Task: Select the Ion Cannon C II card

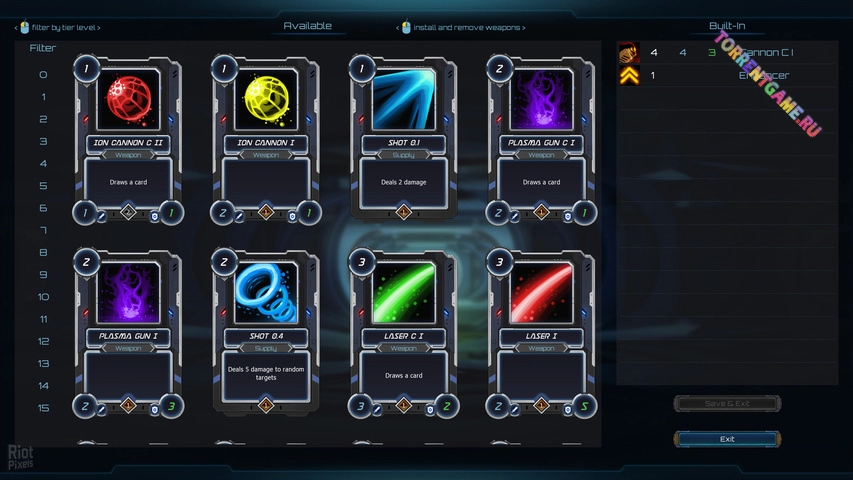Action: [128, 140]
